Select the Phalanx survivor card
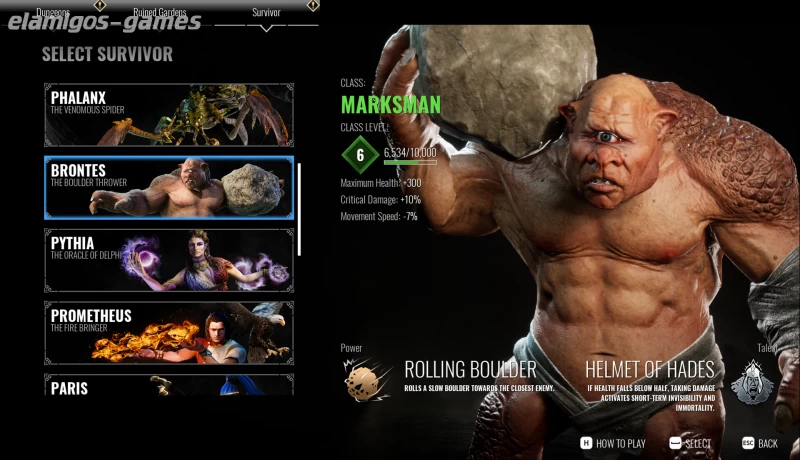This screenshot has height=460, width=800. click(169, 115)
